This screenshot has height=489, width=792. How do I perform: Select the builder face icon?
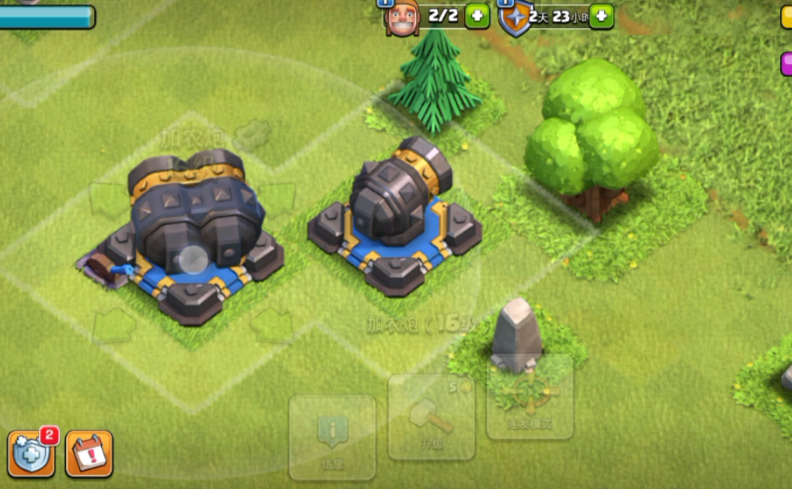(x=401, y=17)
